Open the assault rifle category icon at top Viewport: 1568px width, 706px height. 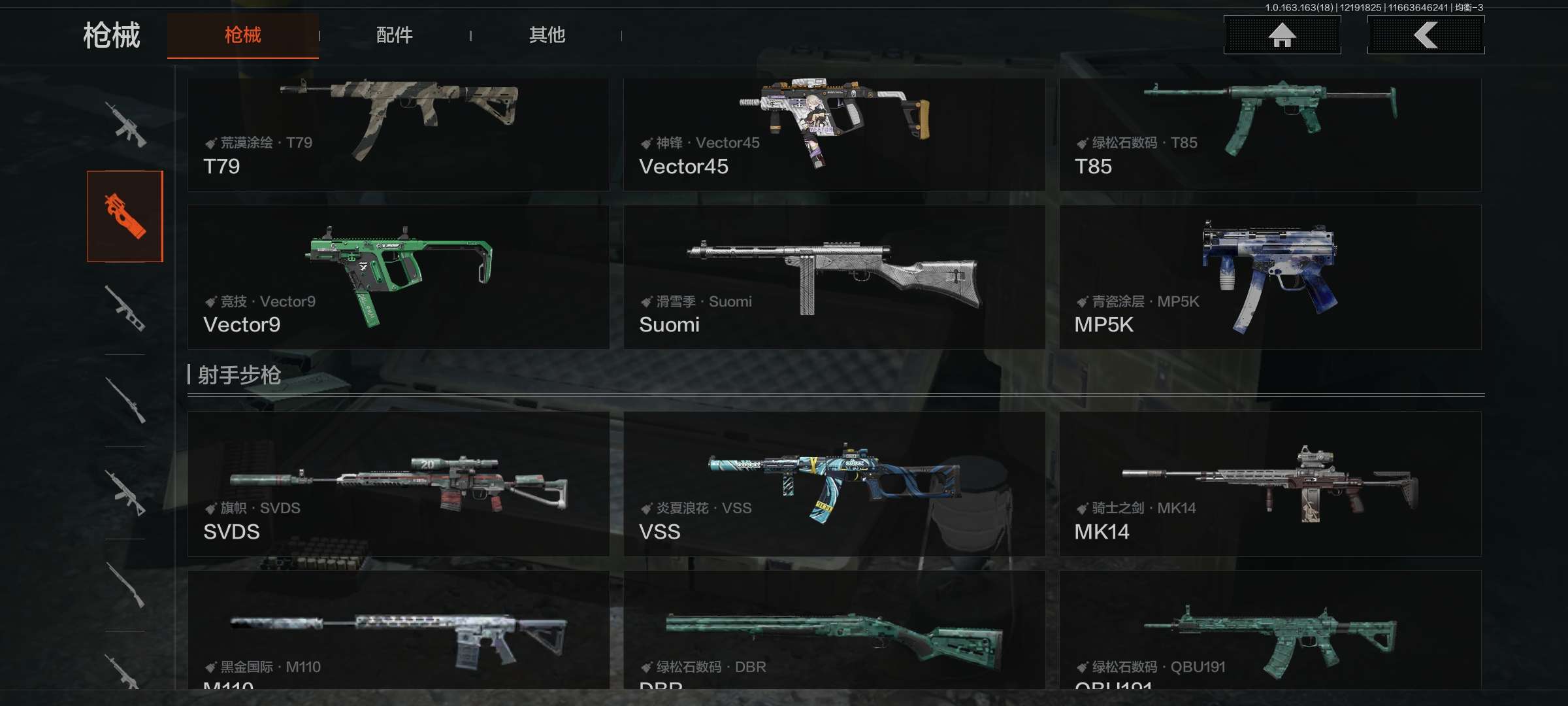click(x=125, y=124)
